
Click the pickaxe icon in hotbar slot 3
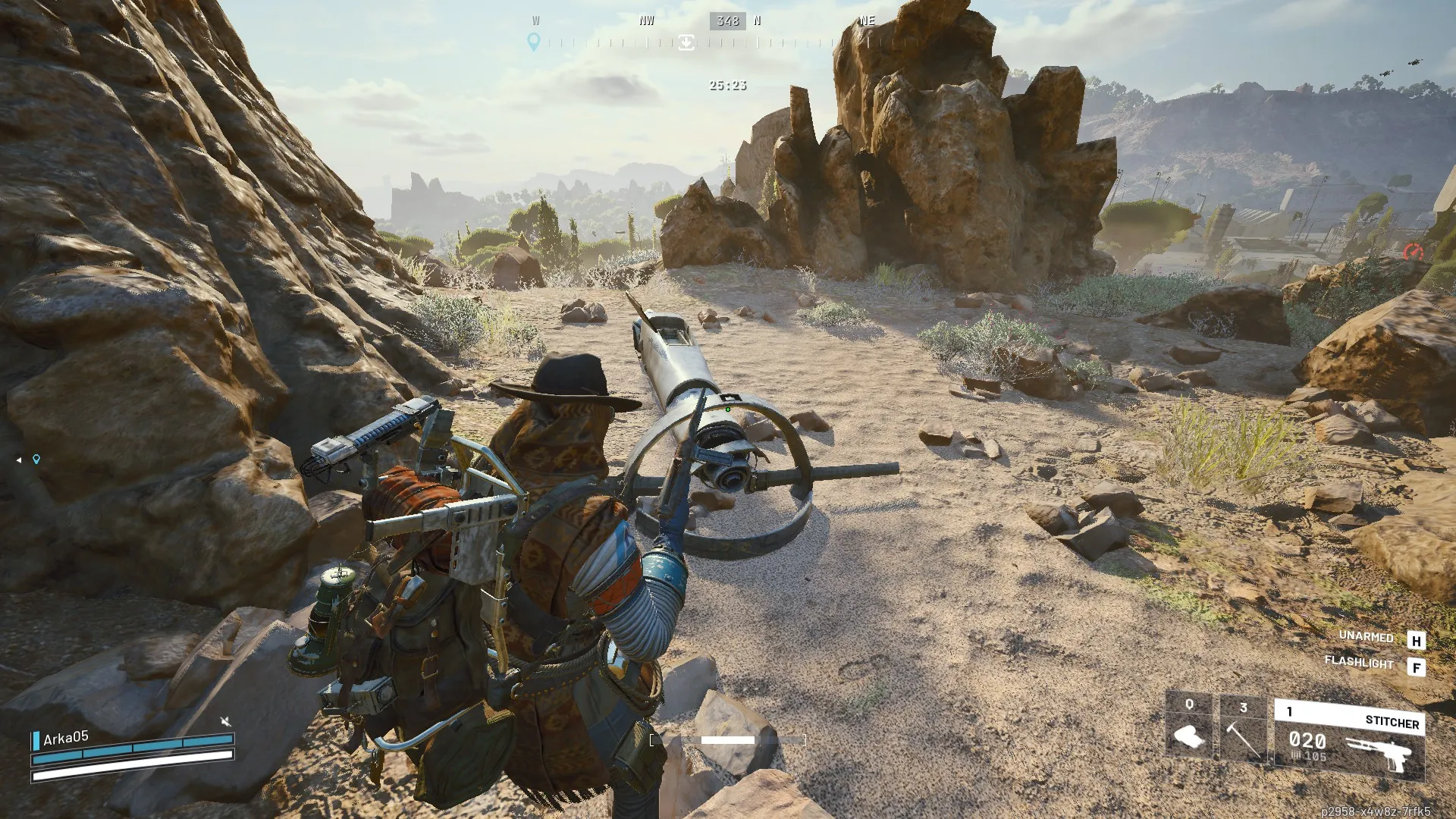[1244, 739]
